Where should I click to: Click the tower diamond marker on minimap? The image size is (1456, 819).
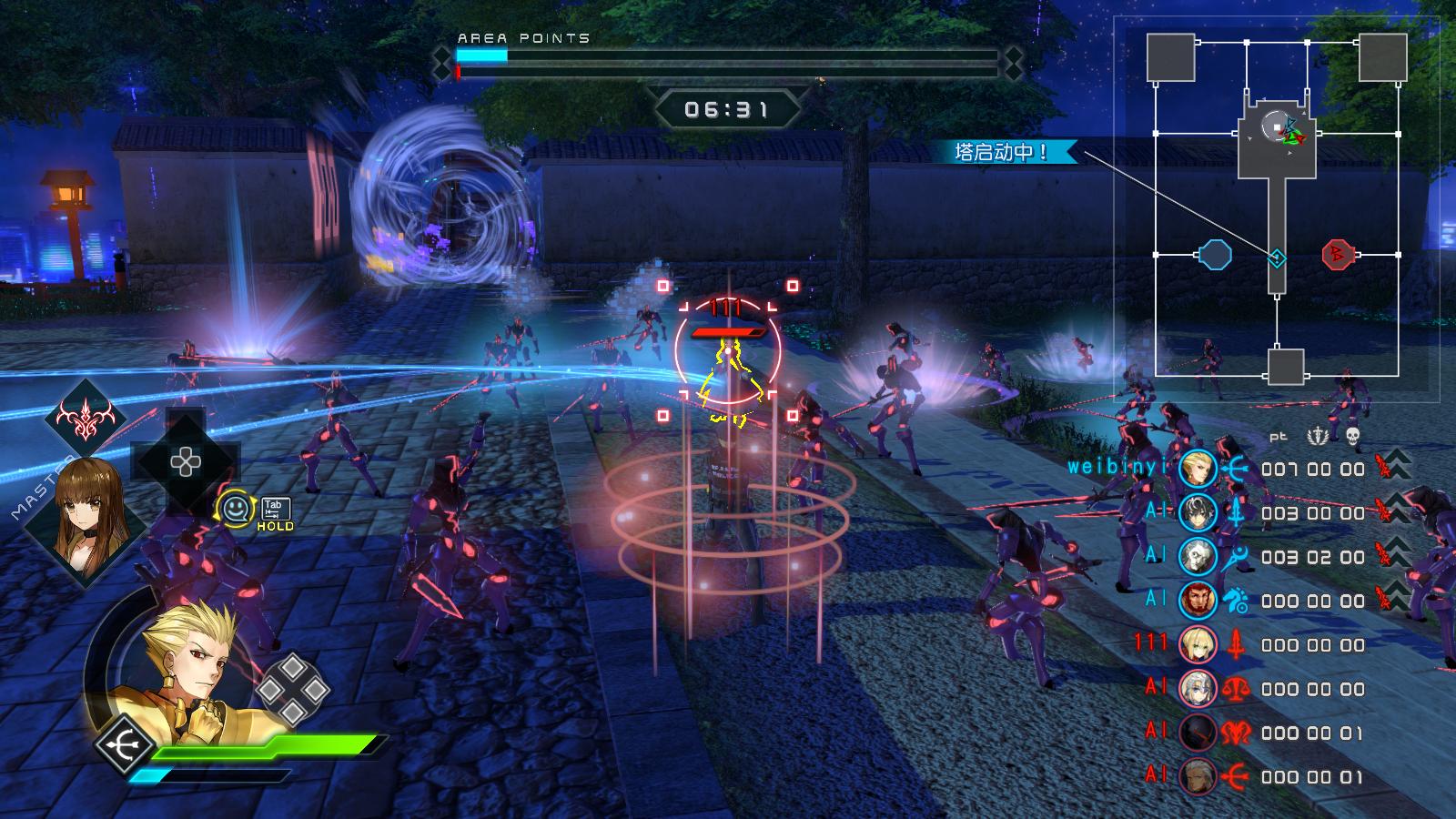pyautogui.click(x=1277, y=258)
